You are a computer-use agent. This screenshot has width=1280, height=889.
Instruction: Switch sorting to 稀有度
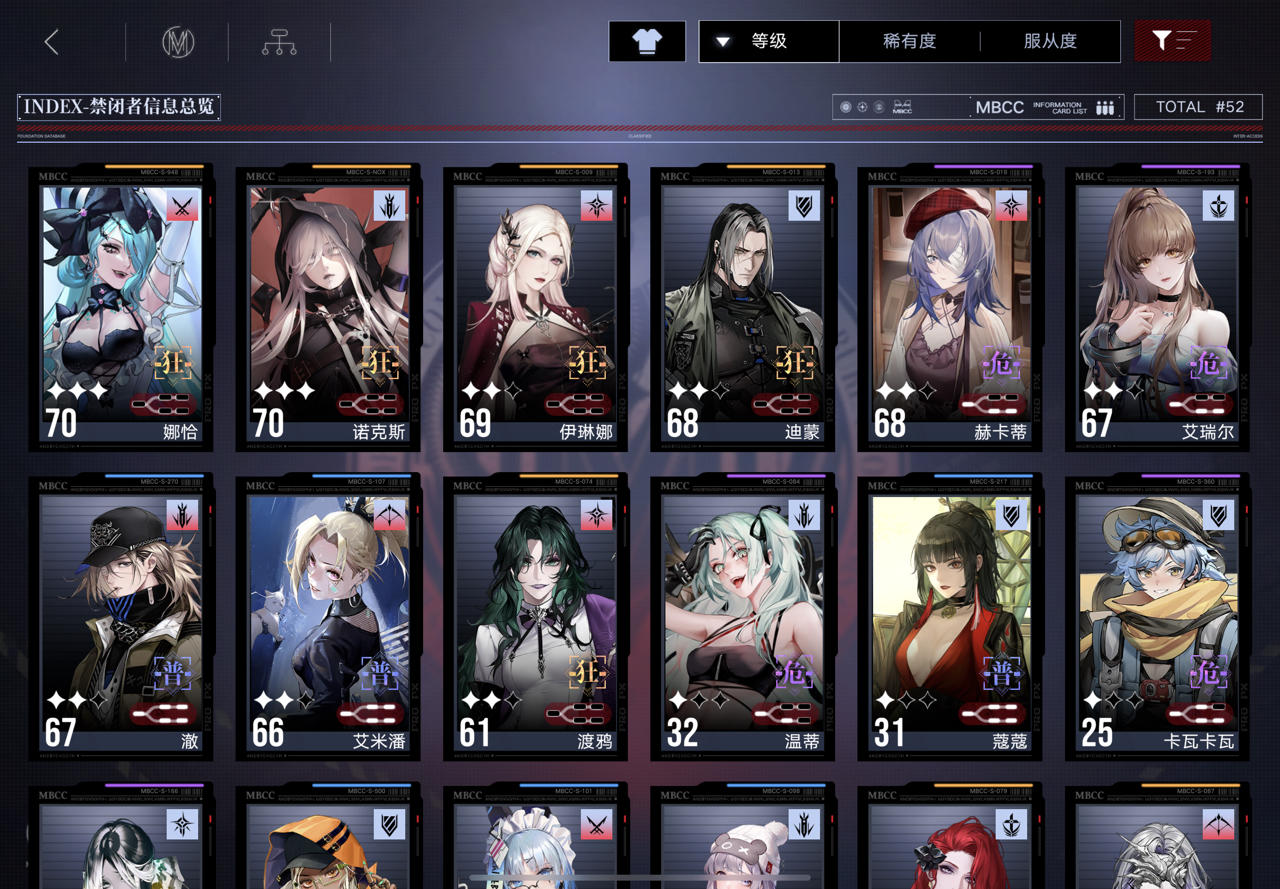(908, 41)
